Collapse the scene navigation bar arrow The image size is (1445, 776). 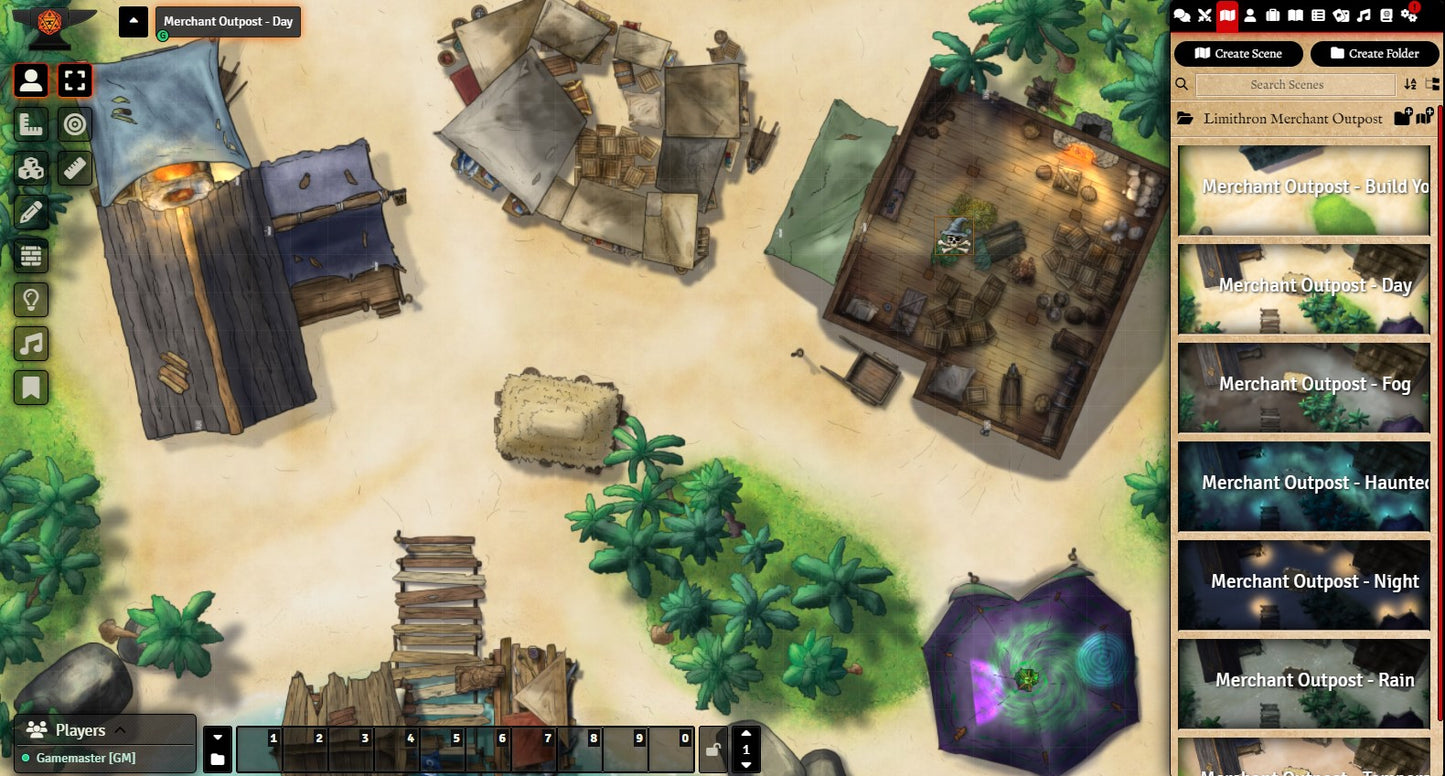[x=133, y=21]
